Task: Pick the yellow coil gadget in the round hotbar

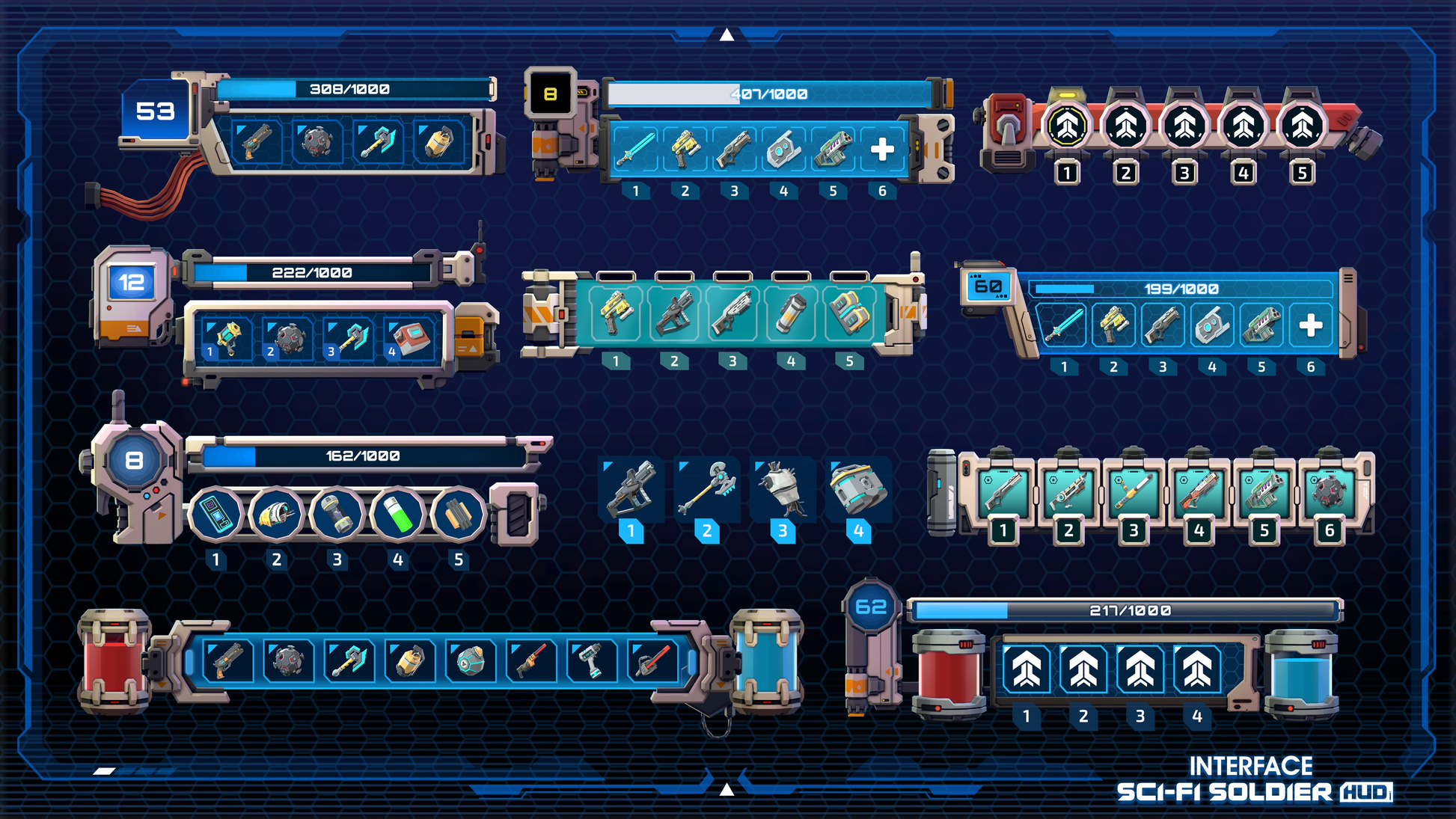Action: tap(276, 515)
